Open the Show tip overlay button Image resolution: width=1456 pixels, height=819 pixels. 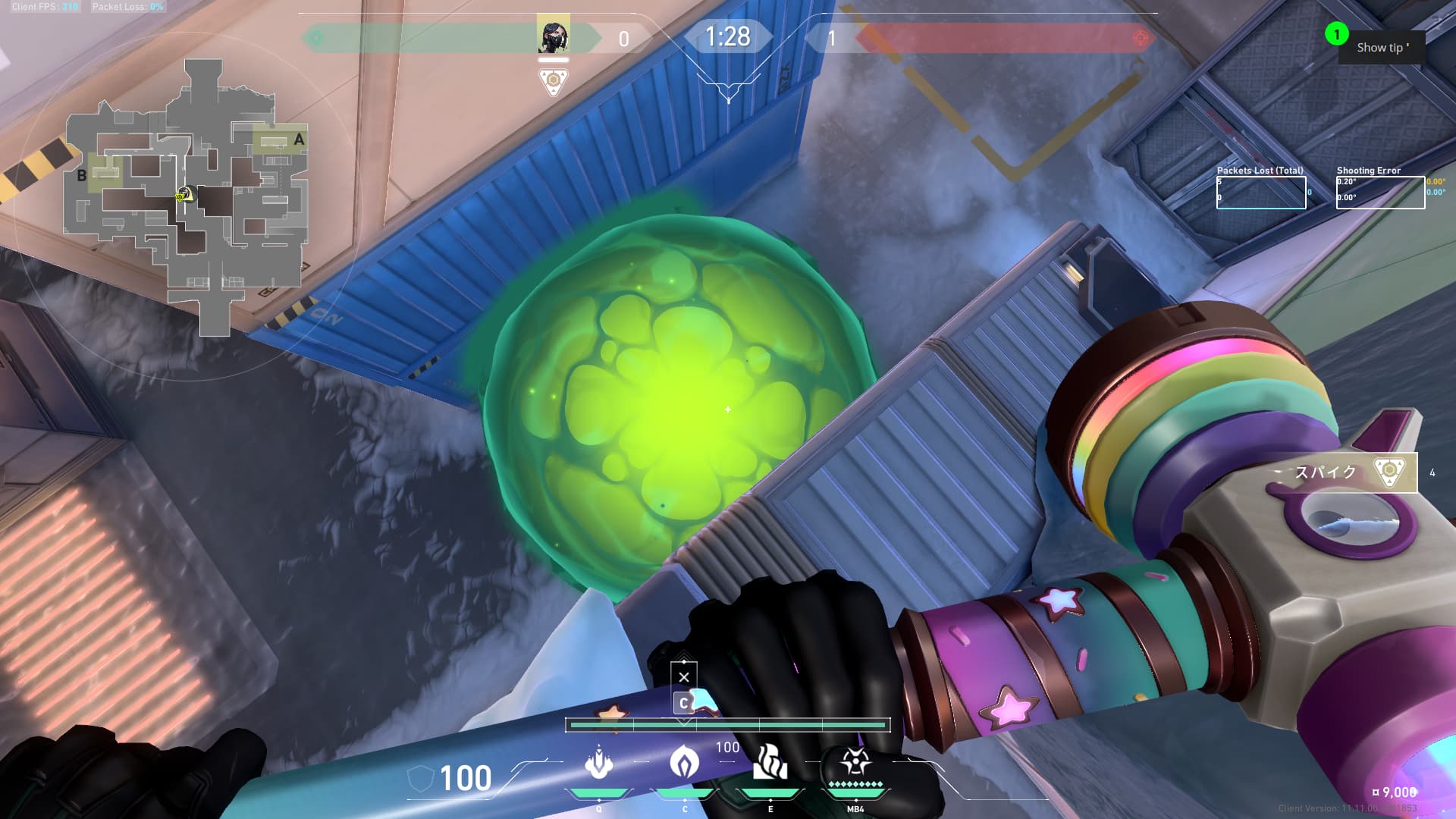pyautogui.click(x=1382, y=48)
